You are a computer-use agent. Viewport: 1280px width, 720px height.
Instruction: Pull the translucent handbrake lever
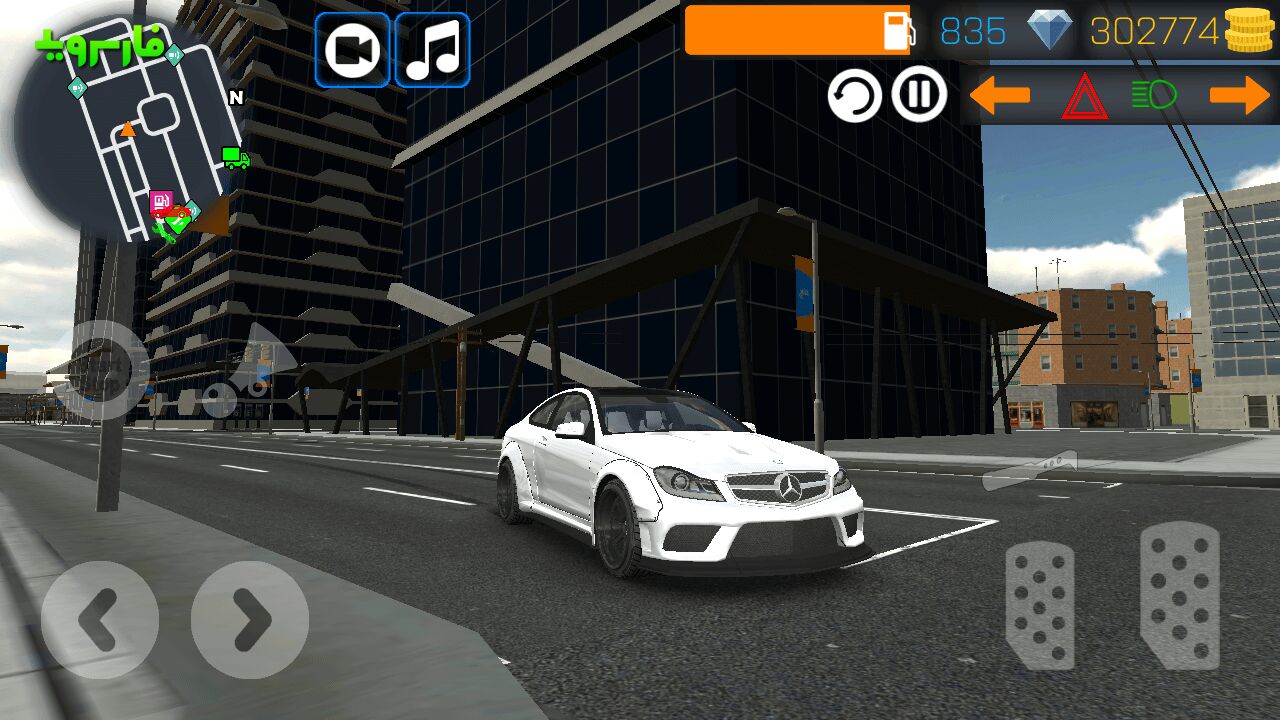click(x=1030, y=470)
